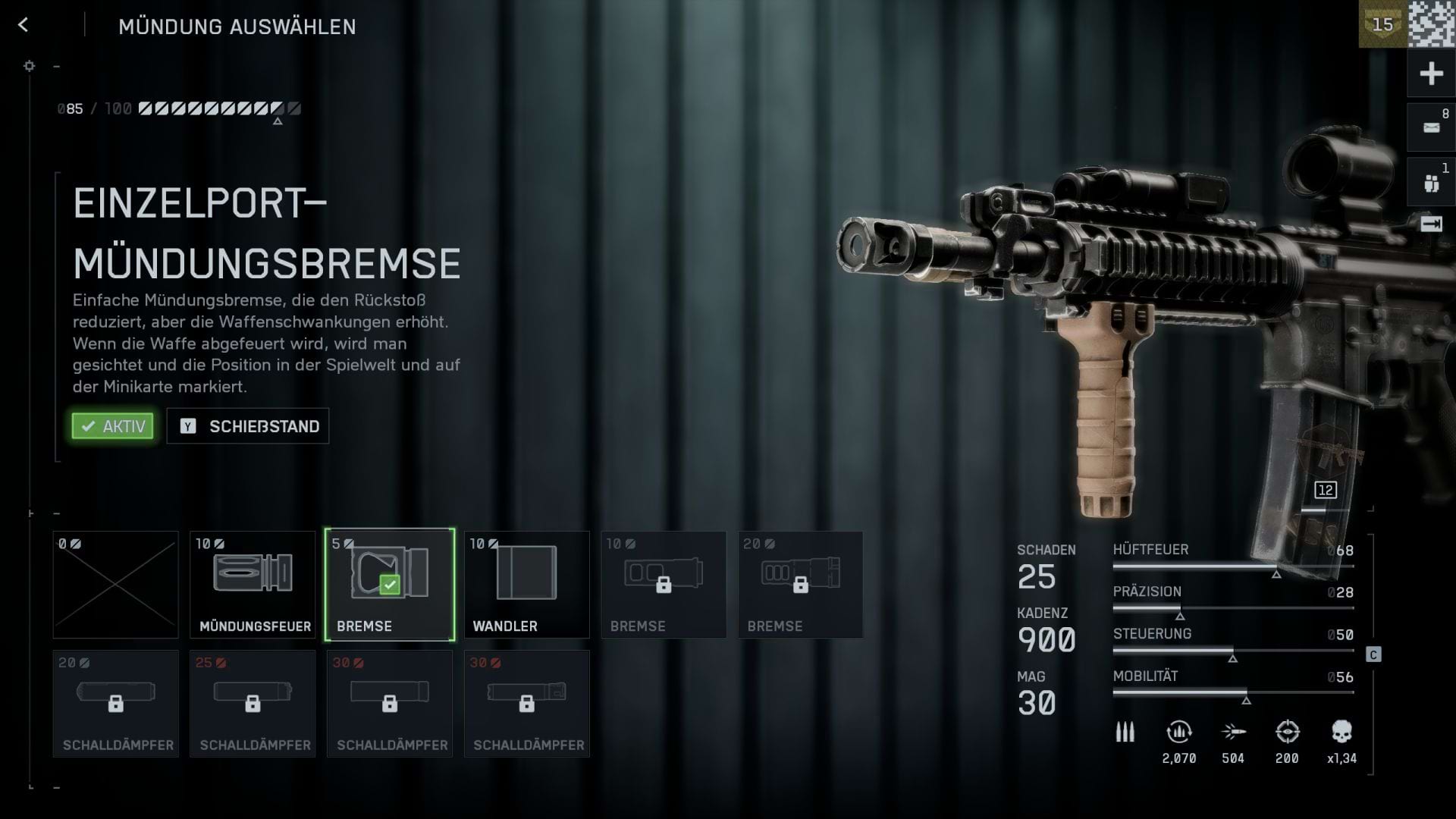Equip the Wandler muzzle attachment
This screenshot has width=1456, height=819.
pyautogui.click(x=526, y=585)
